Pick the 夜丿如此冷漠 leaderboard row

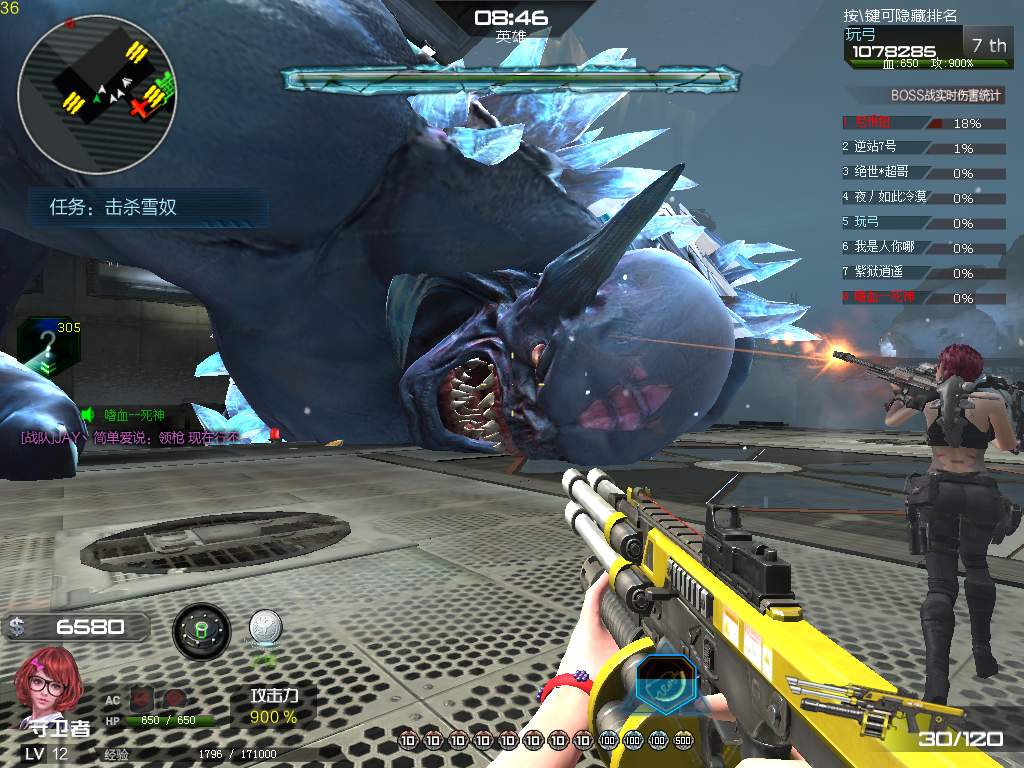coord(922,197)
